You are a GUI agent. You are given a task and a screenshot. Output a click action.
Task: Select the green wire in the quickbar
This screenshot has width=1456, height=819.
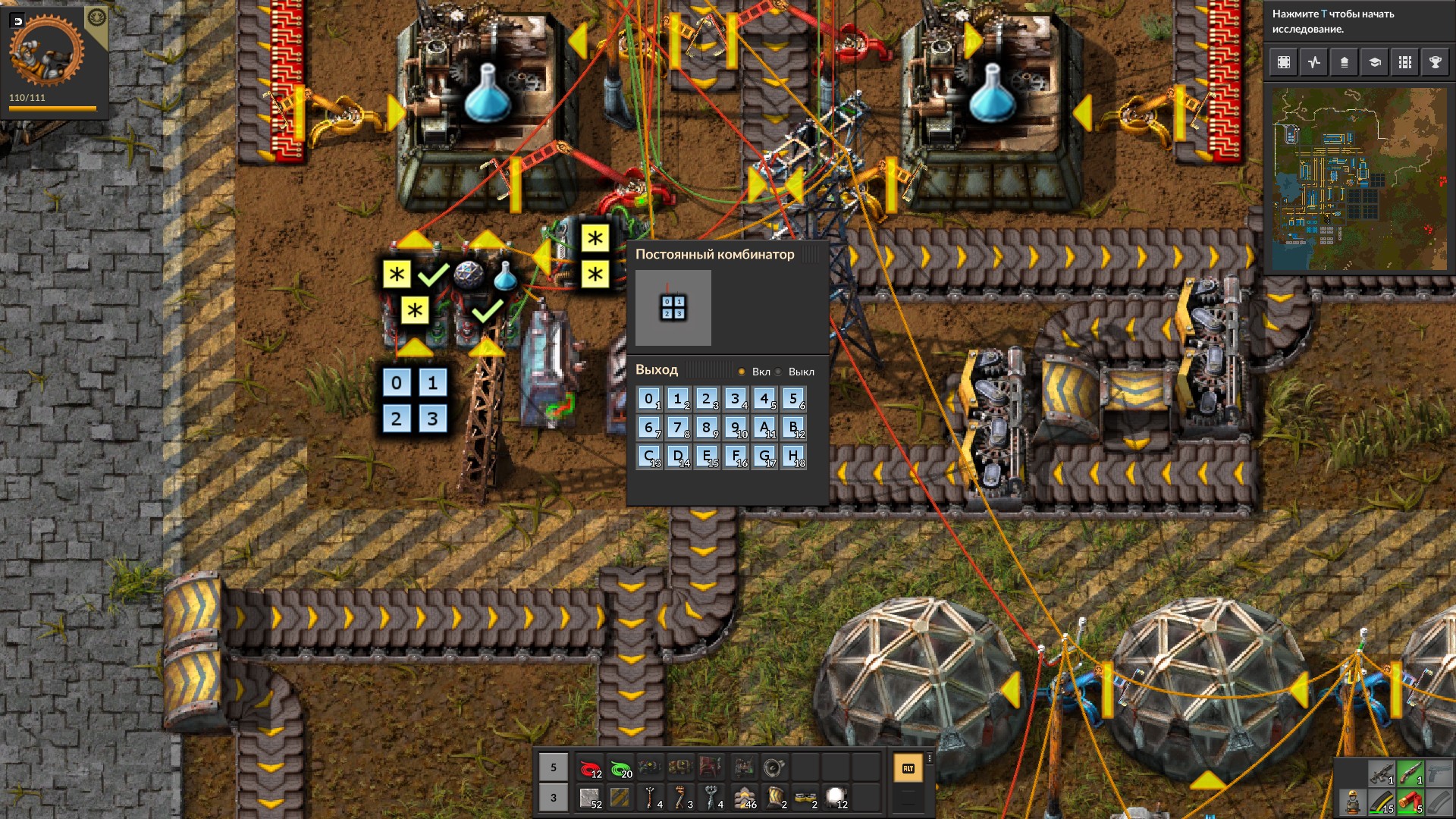click(x=622, y=767)
